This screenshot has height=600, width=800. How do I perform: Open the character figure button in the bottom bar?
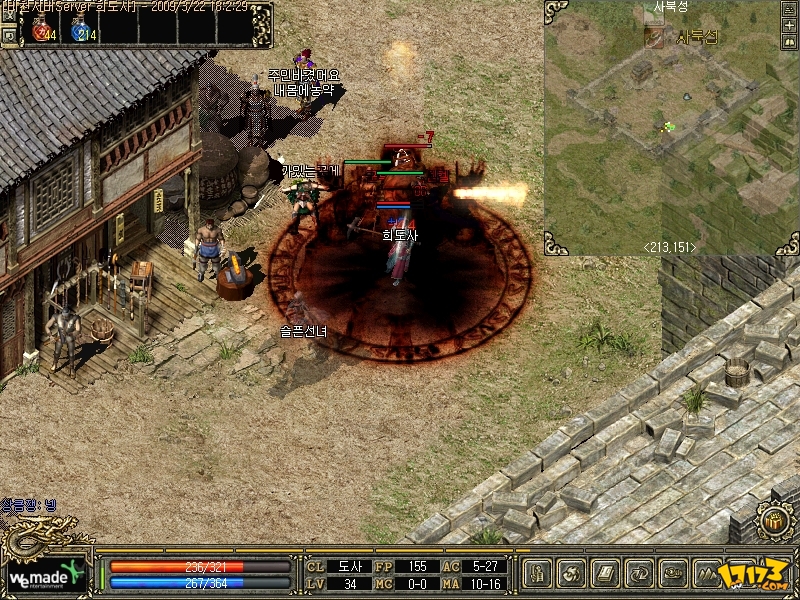[x=539, y=574]
